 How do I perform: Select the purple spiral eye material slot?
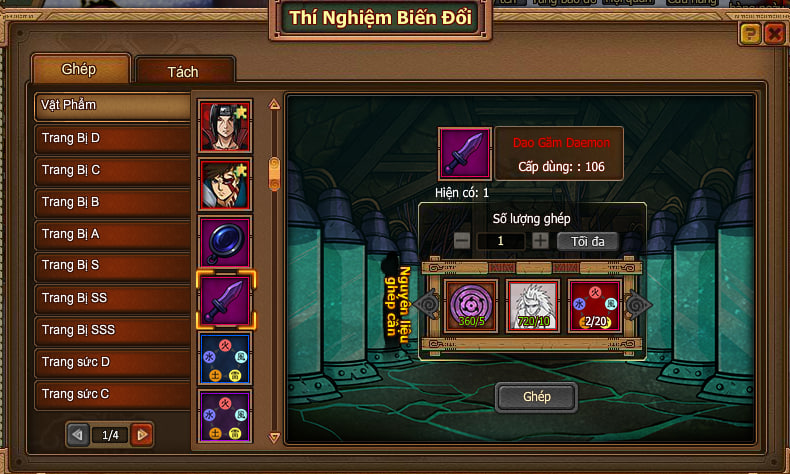point(471,304)
